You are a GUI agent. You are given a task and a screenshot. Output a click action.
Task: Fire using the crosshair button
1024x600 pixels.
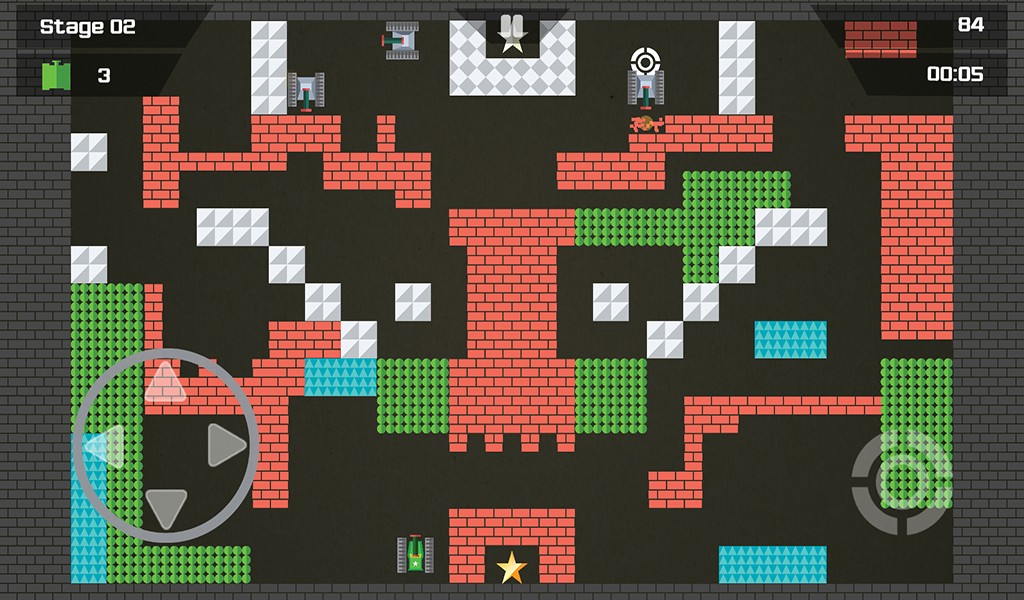point(901,482)
